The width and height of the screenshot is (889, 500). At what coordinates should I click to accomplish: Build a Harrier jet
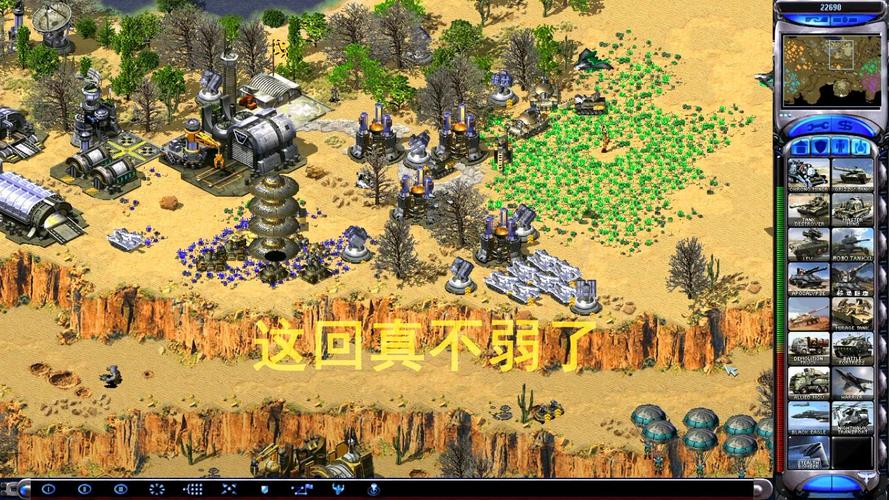851,382
